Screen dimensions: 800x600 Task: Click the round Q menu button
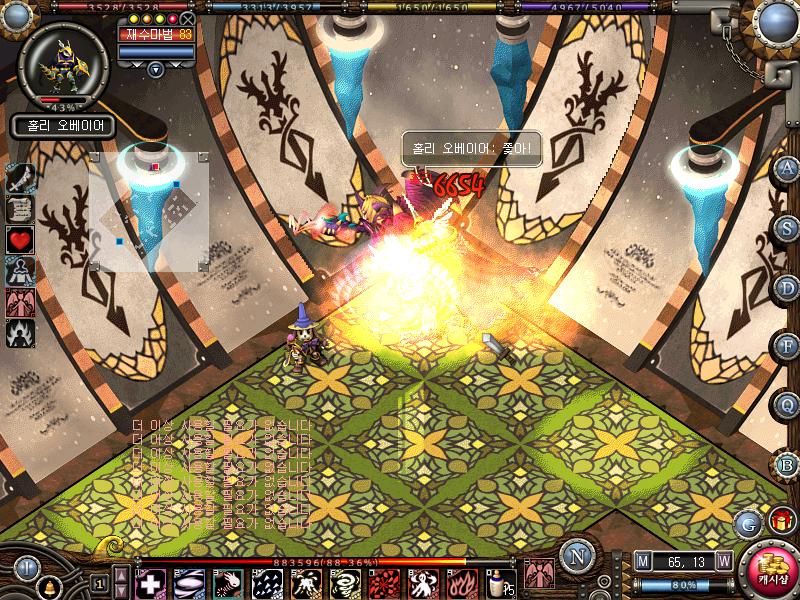788,404
